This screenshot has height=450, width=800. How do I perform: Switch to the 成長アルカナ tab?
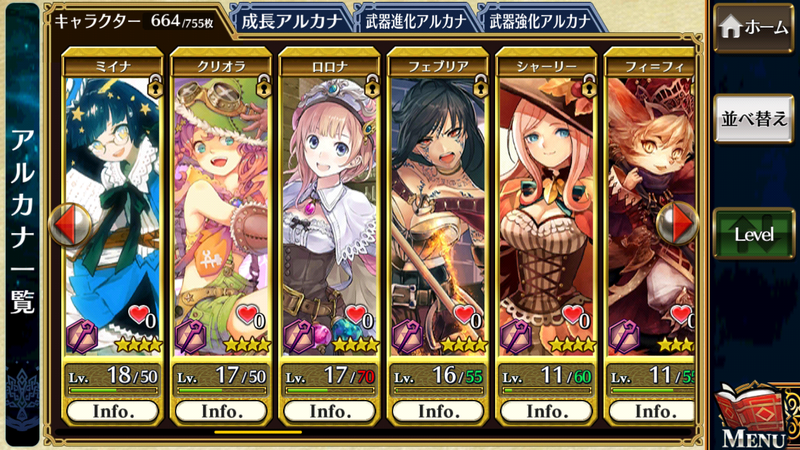[x=292, y=19]
